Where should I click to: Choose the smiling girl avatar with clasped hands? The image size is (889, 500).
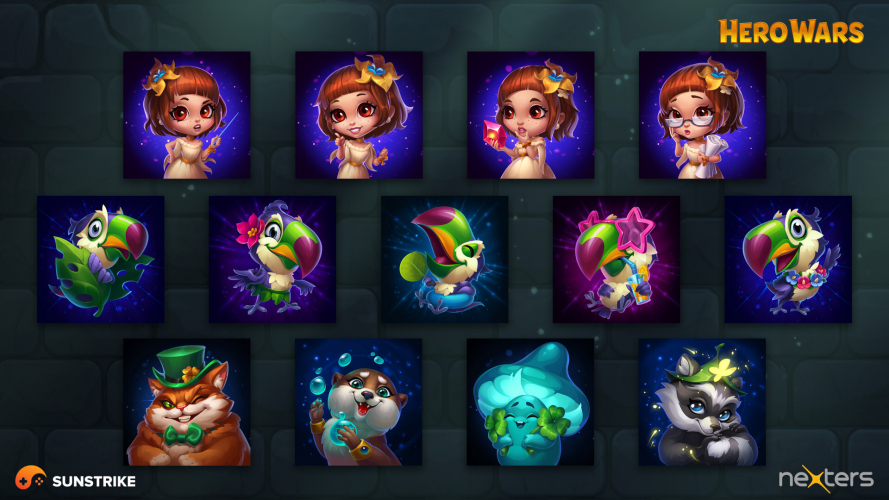359,115
